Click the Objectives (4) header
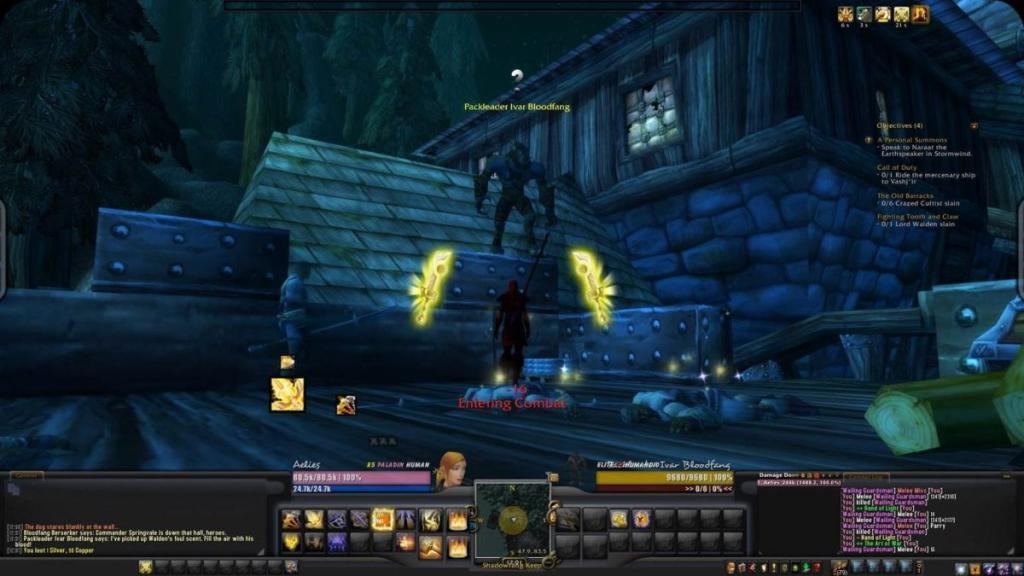This screenshot has width=1024, height=576. [900, 126]
